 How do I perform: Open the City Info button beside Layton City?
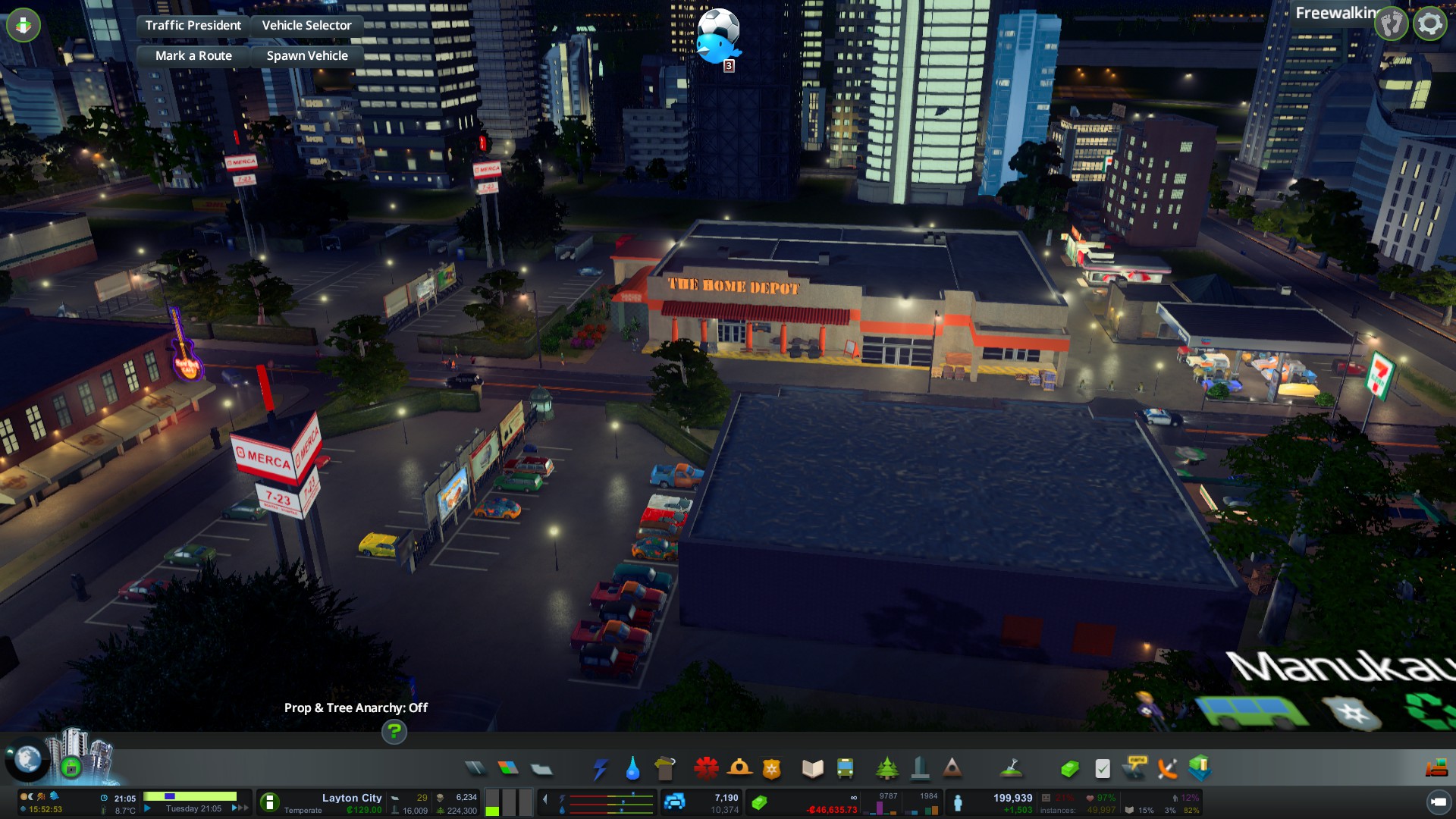pos(269,802)
